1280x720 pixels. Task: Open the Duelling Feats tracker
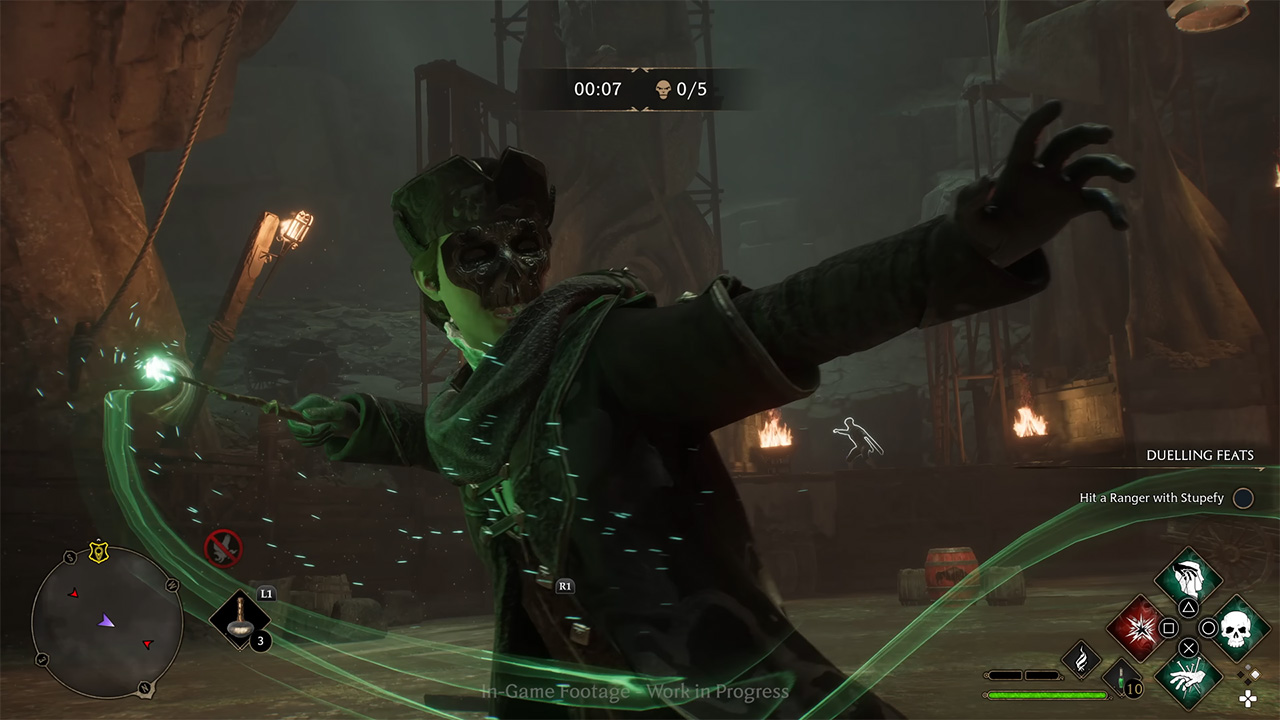(x=1199, y=455)
